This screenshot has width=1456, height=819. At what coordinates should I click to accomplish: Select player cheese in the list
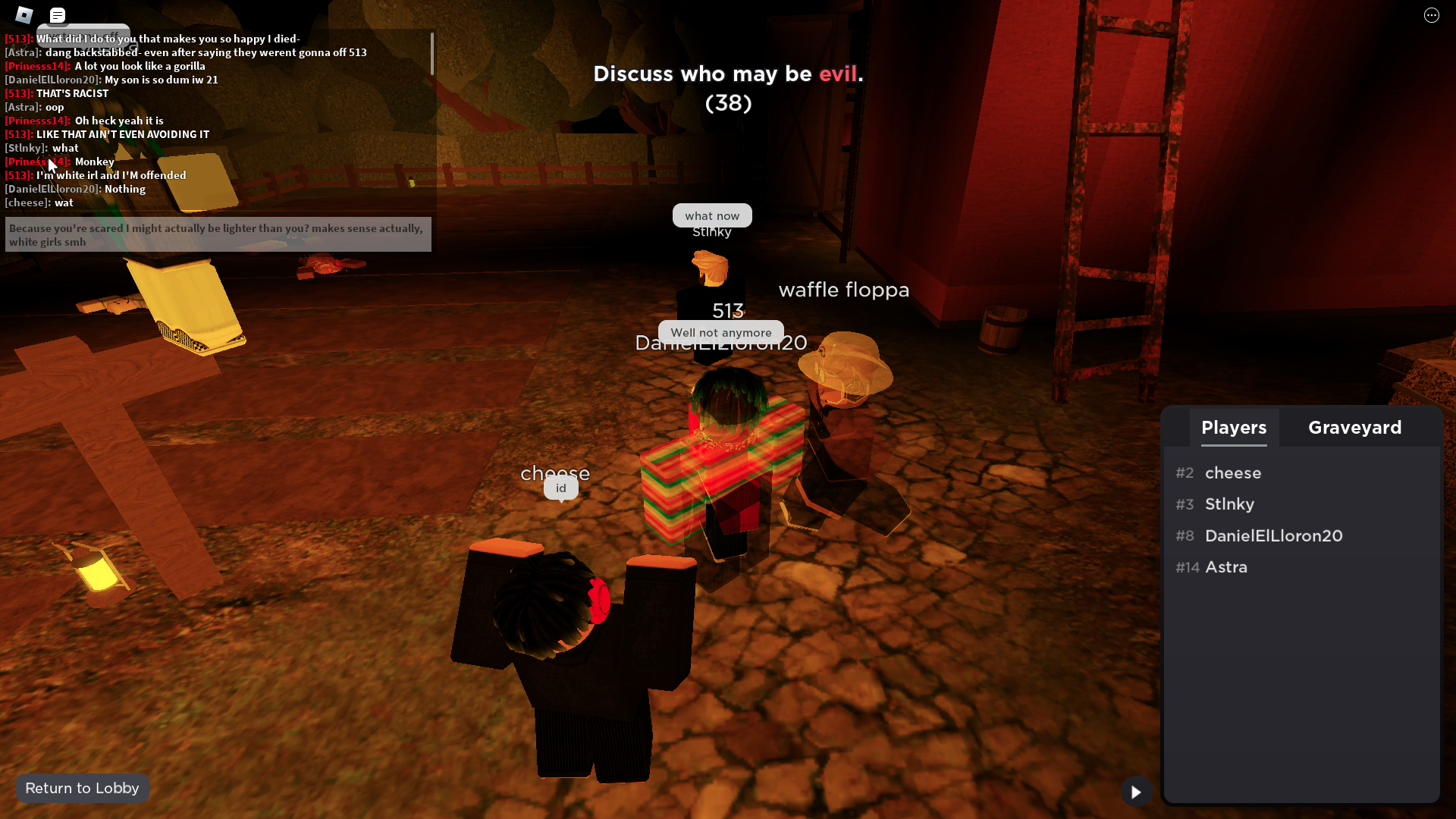click(x=1233, y=473)
